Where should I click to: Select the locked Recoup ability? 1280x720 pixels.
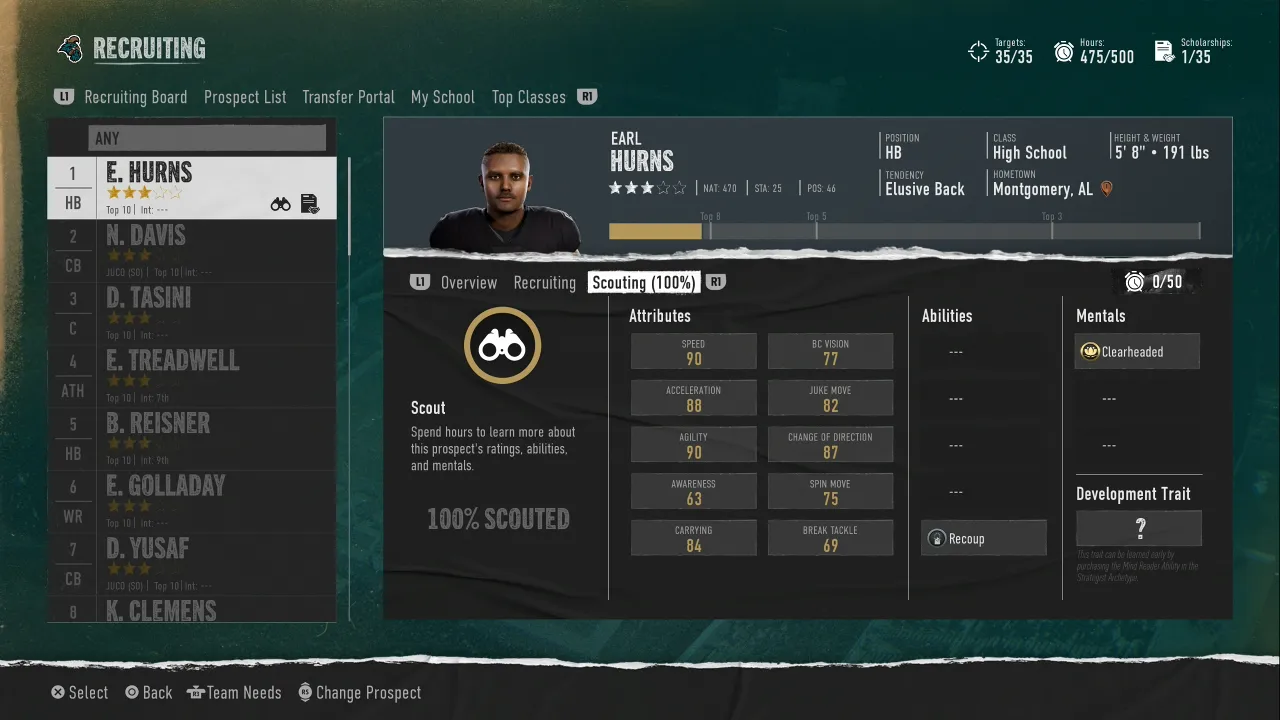[983, 539]
